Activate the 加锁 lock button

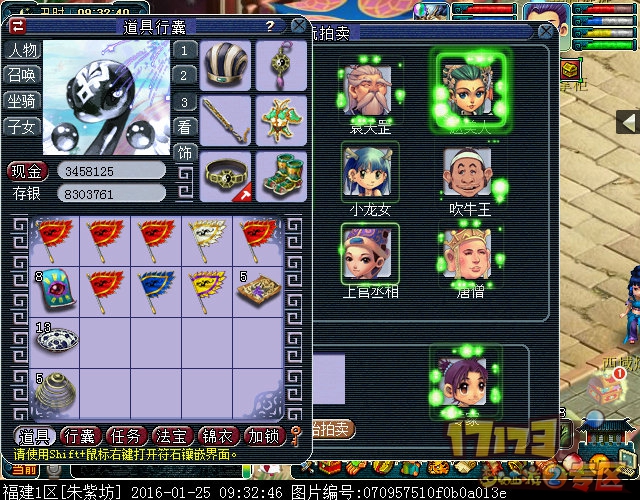pos(265,435)
